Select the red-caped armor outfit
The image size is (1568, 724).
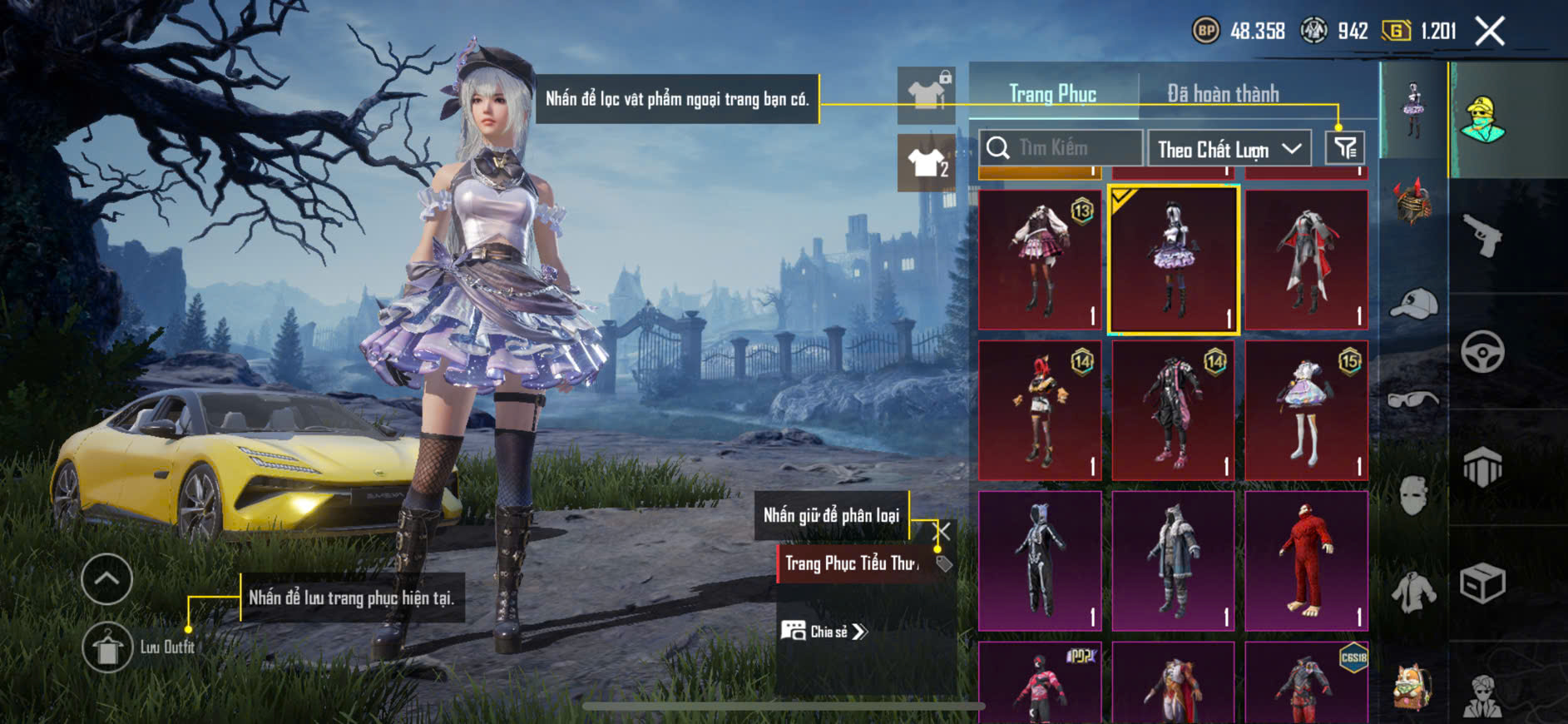1306,259
